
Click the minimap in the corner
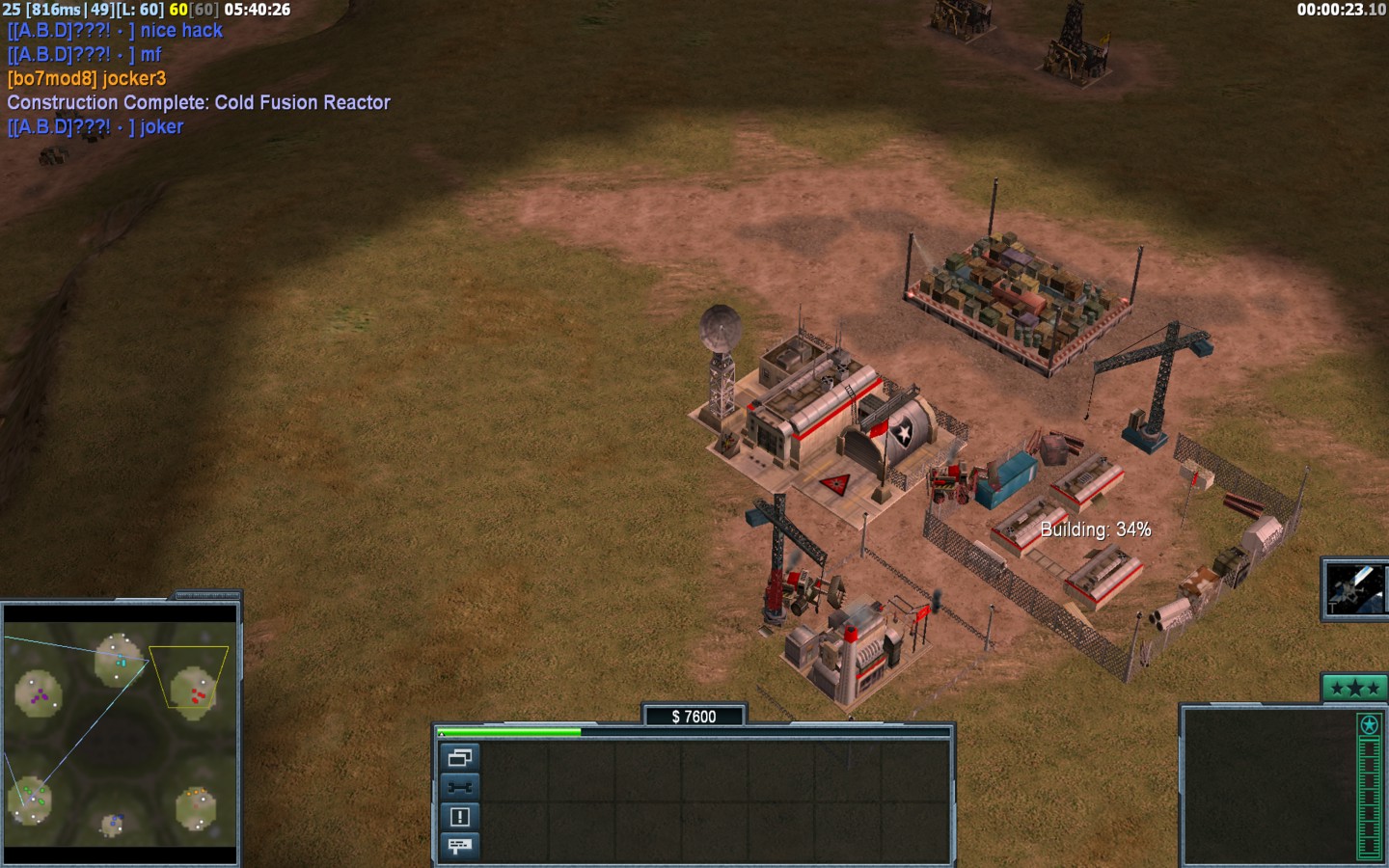(x=120, y=735)
